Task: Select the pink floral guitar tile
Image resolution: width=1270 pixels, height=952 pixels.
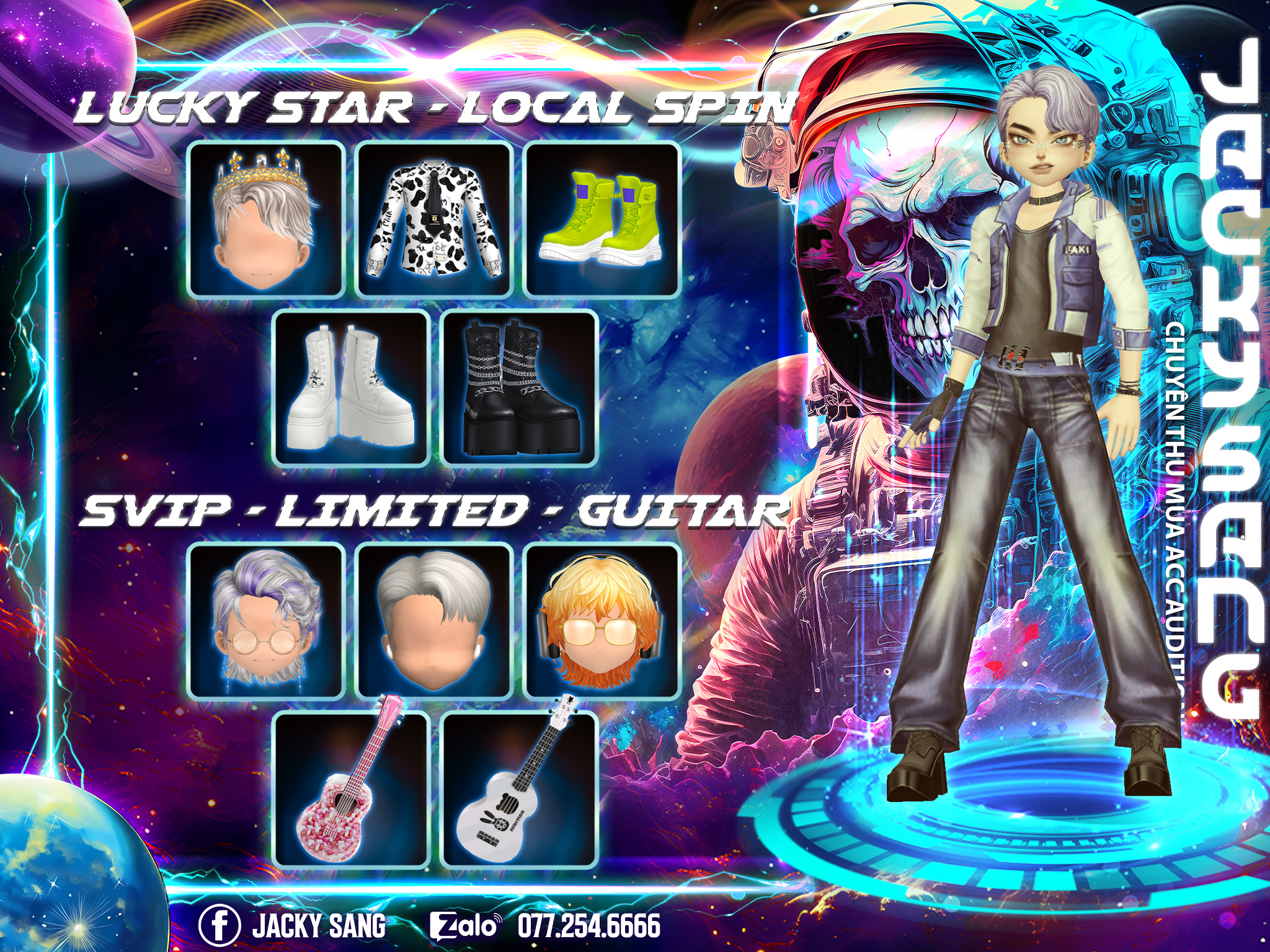Action: point(351,789)
